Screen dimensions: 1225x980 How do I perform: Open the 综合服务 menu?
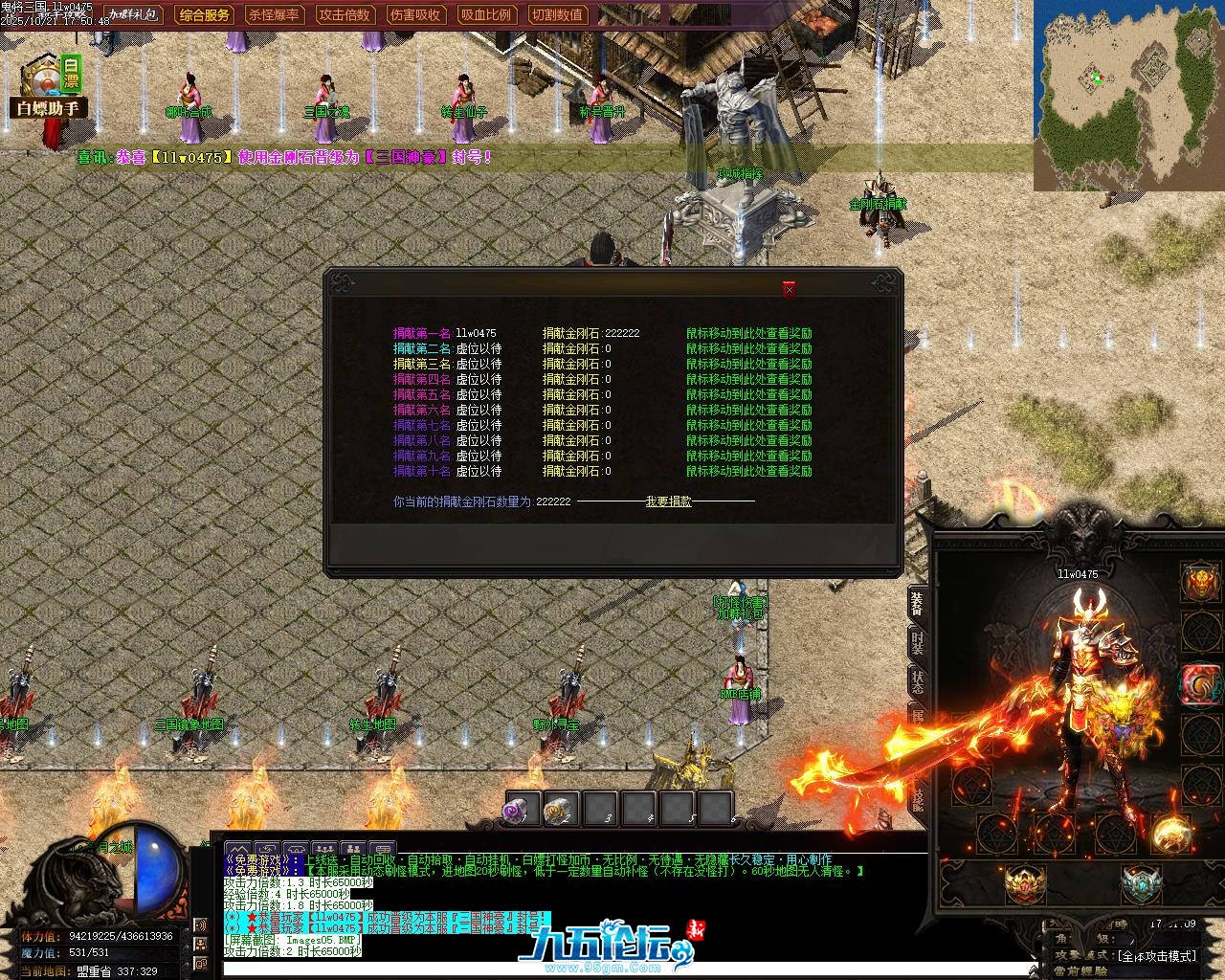pyautogui.click(x=205, y=14)
